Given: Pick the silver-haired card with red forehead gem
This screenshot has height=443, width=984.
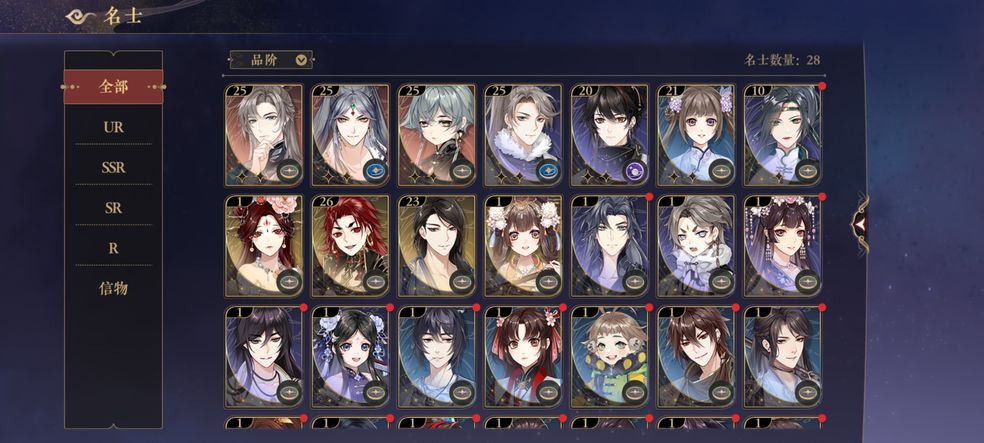Looking at the screenshot, I should click(350, 135).
